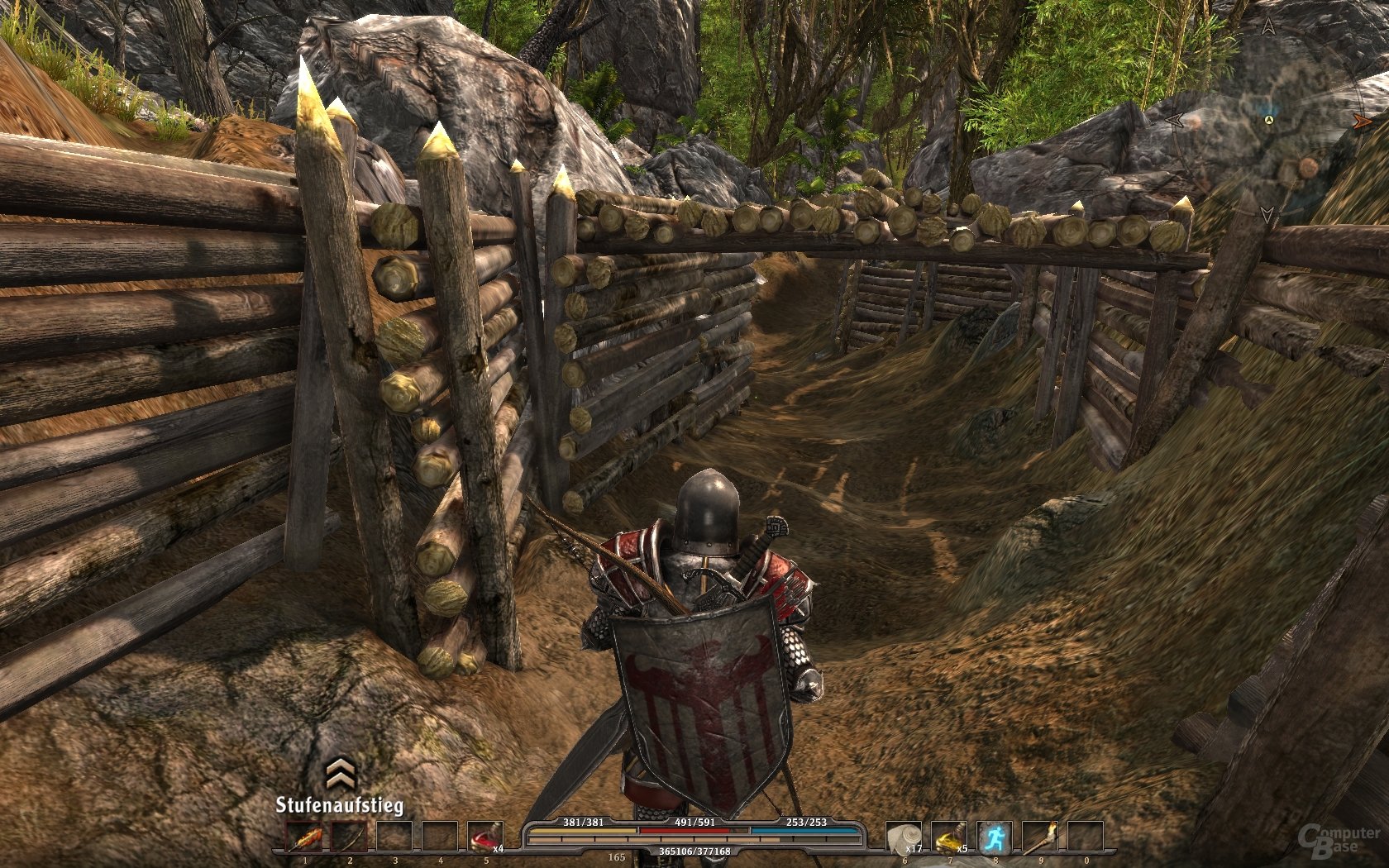
Task: Activate the blue sprint skill icon
Action: coord(995,837)
